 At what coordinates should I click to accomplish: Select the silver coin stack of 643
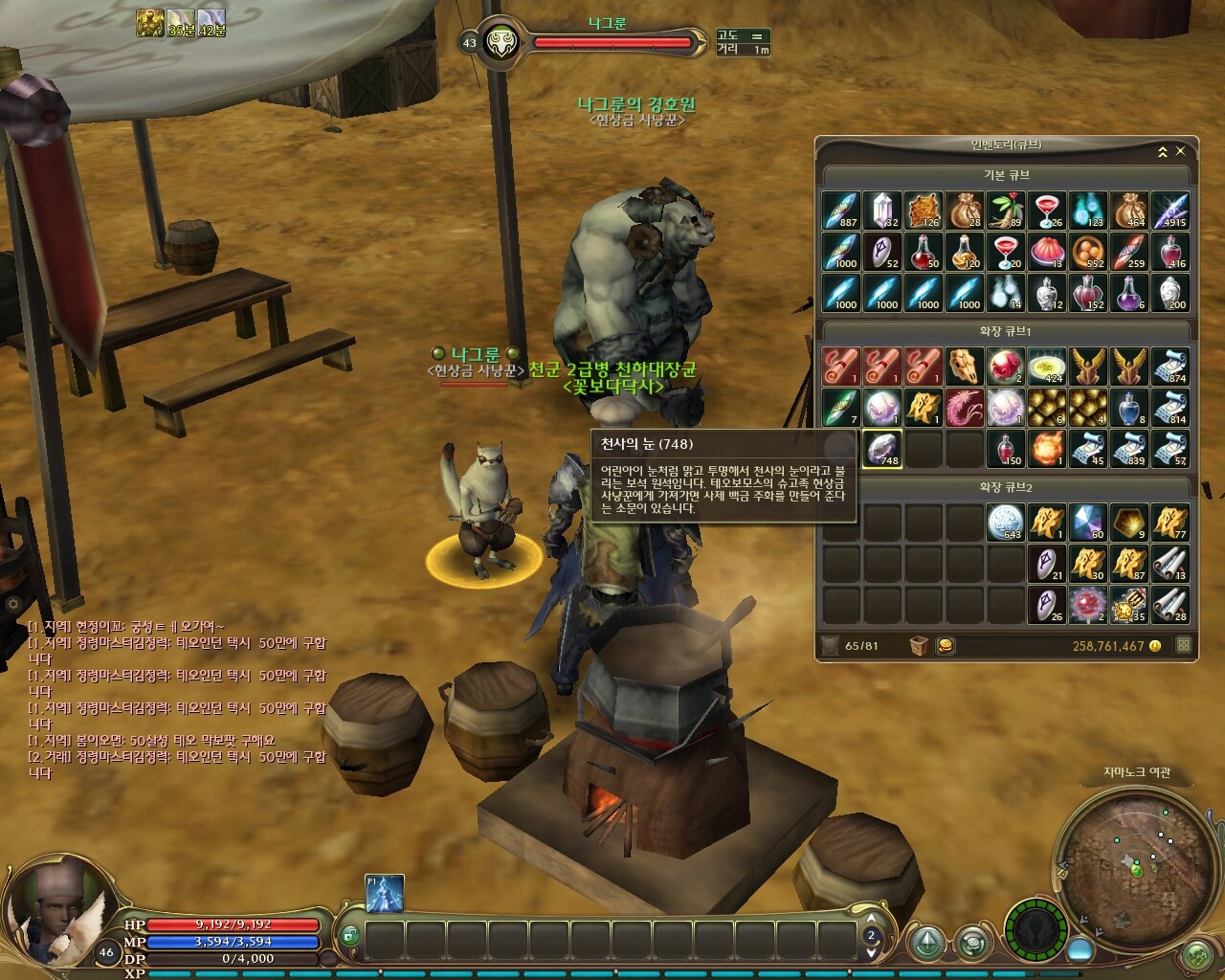[1006, 523]
